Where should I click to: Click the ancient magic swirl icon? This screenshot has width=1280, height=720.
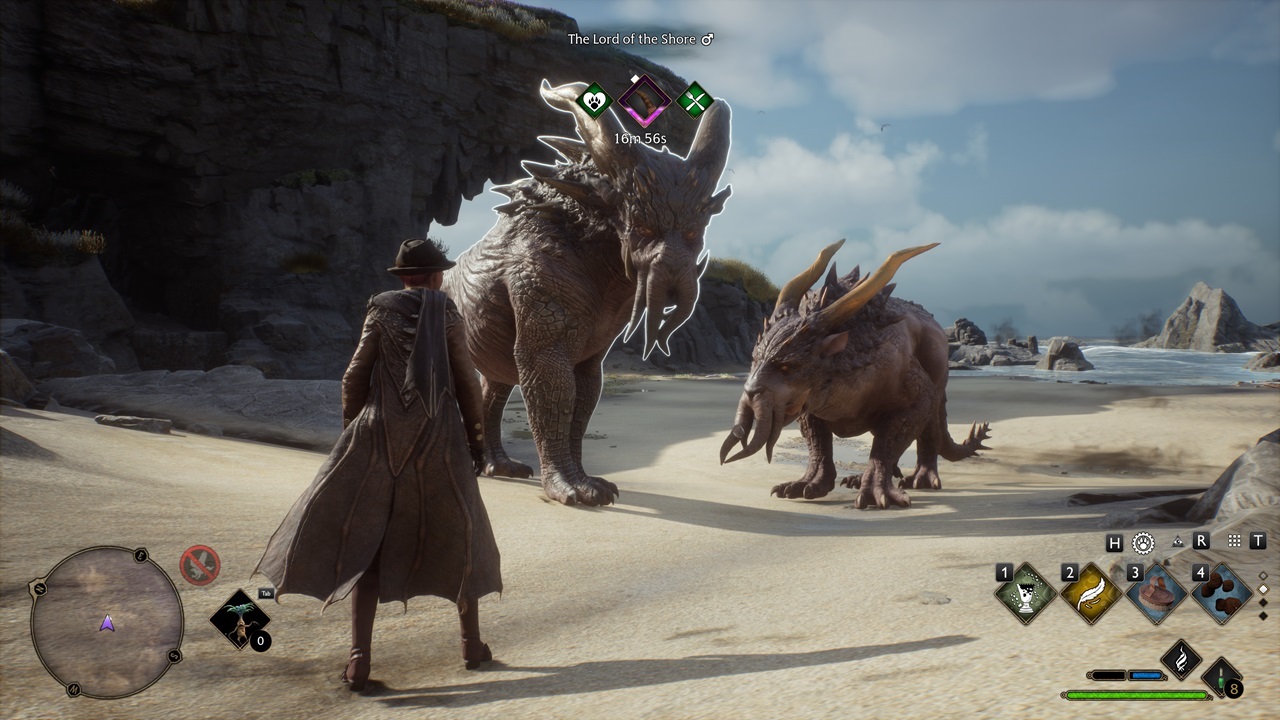point(1181,659)
